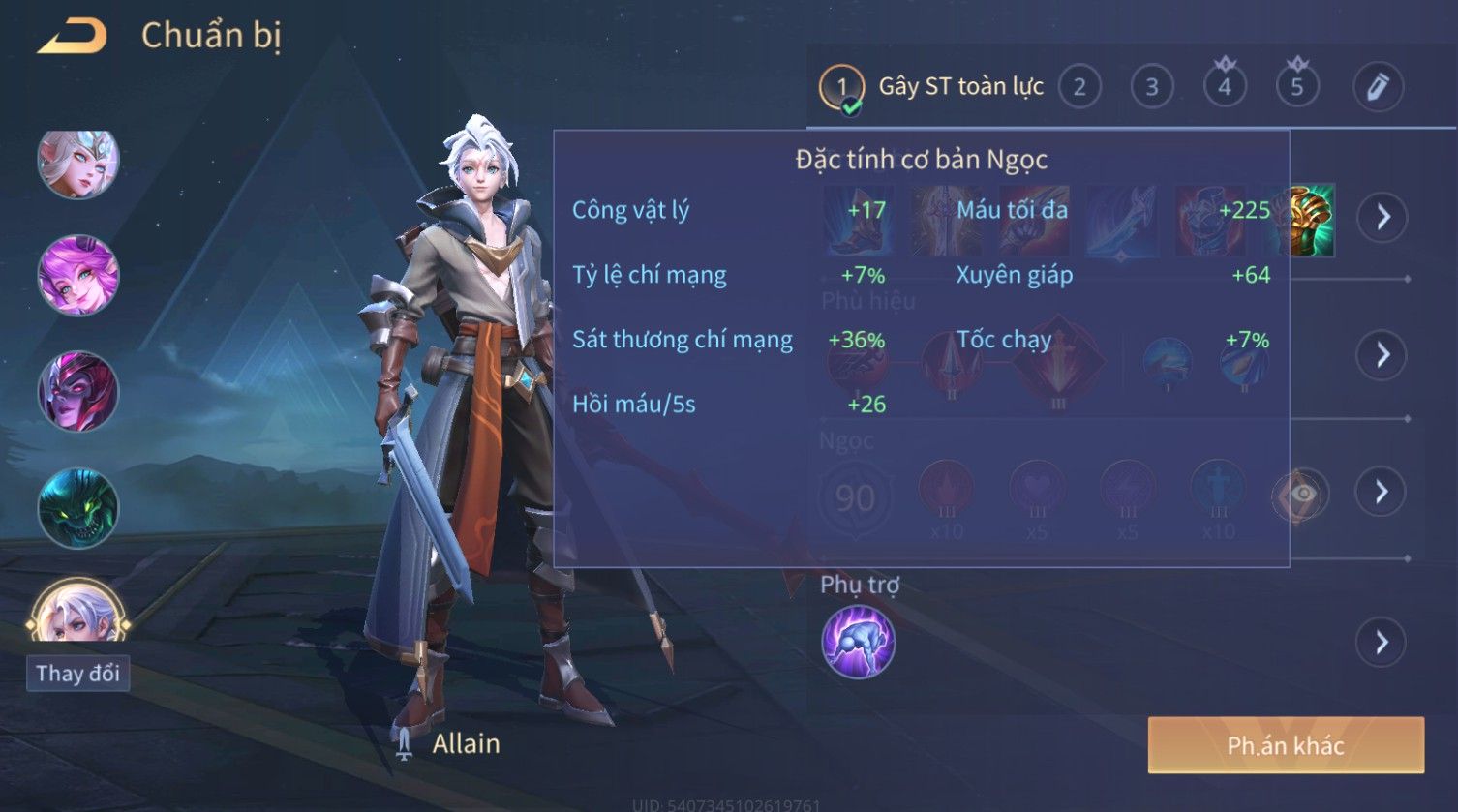Click the Thay đổi hero change button
Screen dimensions: 1458x812
[x=77, y=674]
